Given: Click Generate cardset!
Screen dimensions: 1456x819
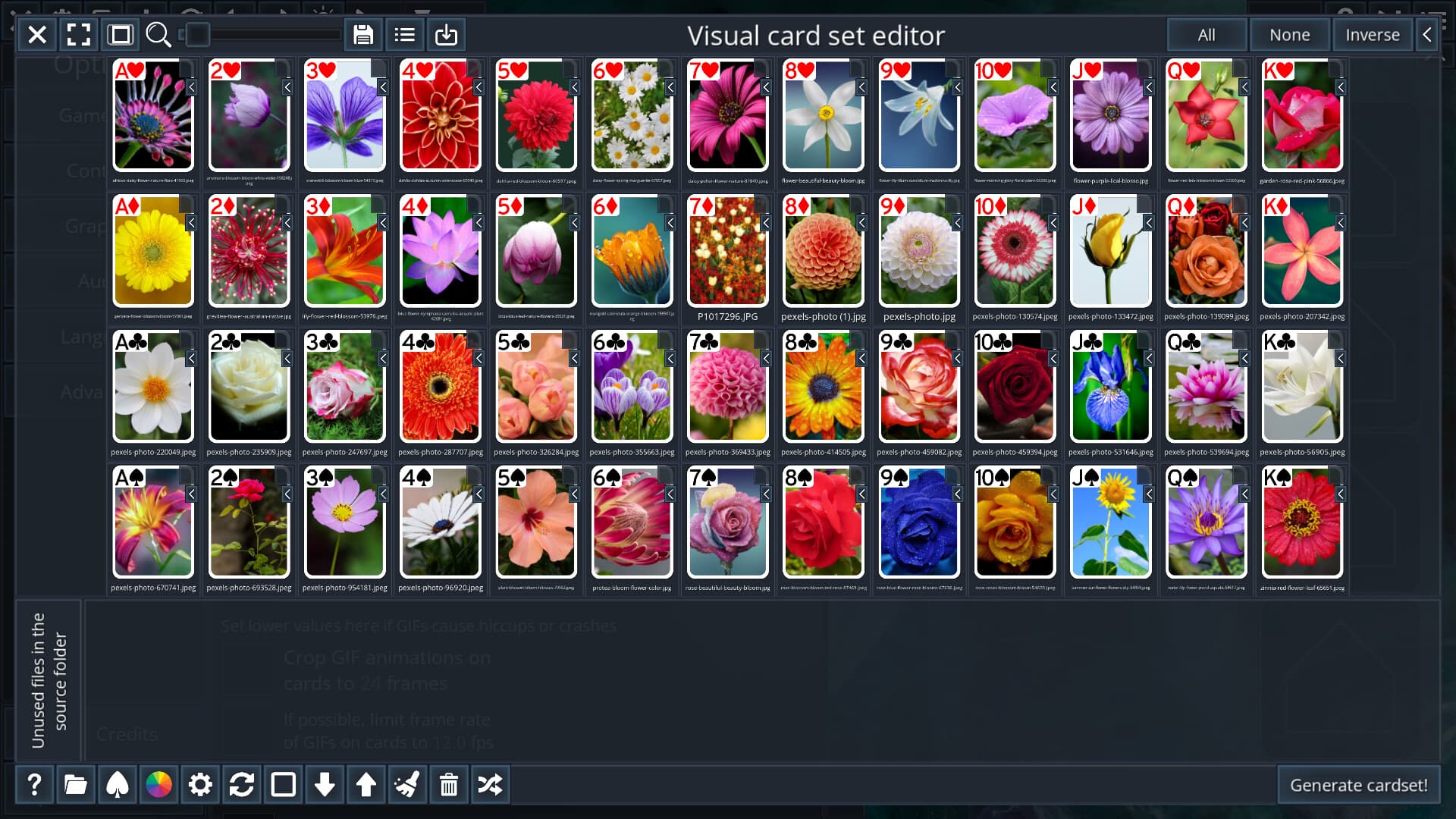Looking at the screenshot, I should tap(1358, 785).
